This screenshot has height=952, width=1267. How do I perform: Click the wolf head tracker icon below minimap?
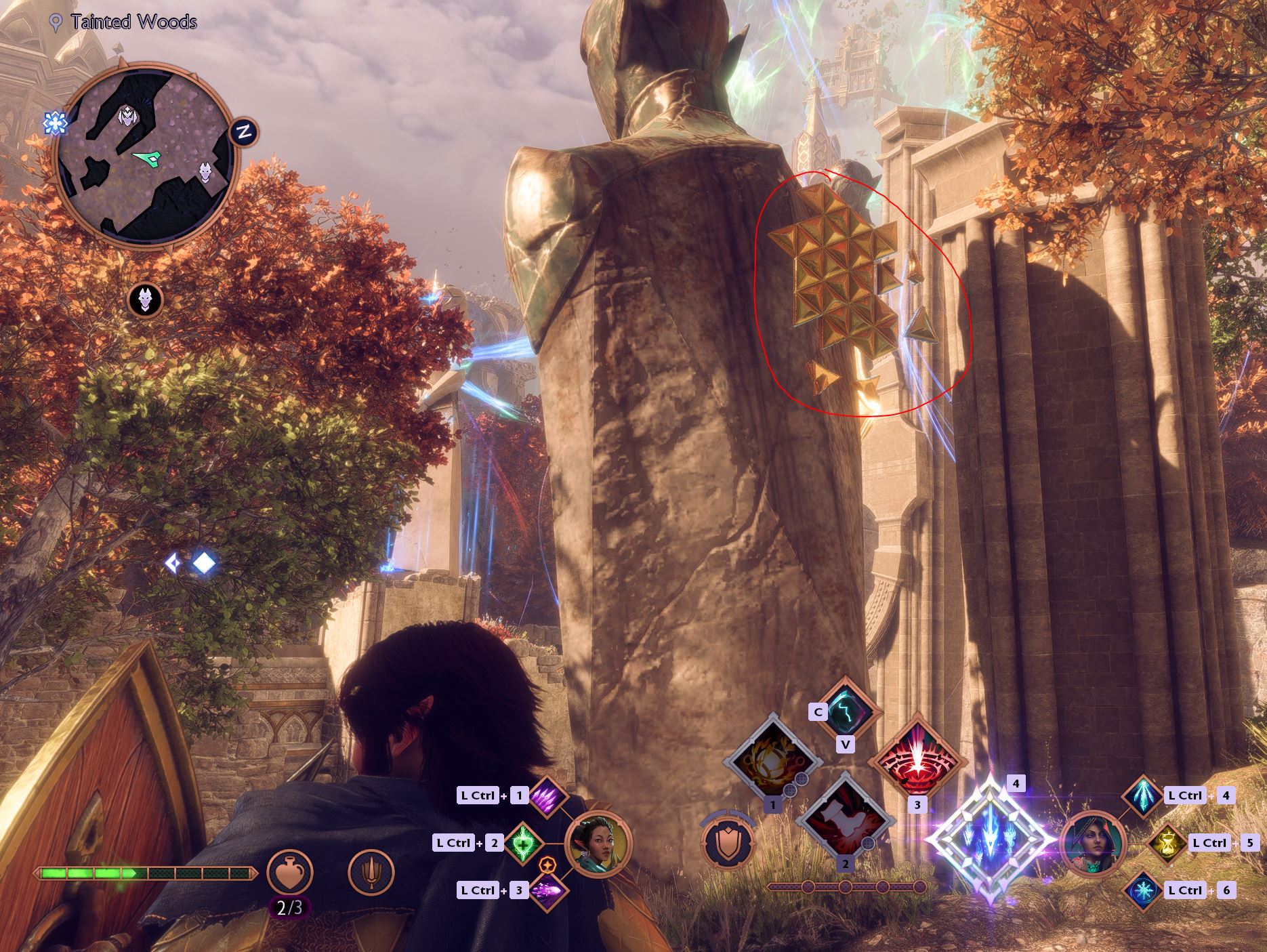145,299
